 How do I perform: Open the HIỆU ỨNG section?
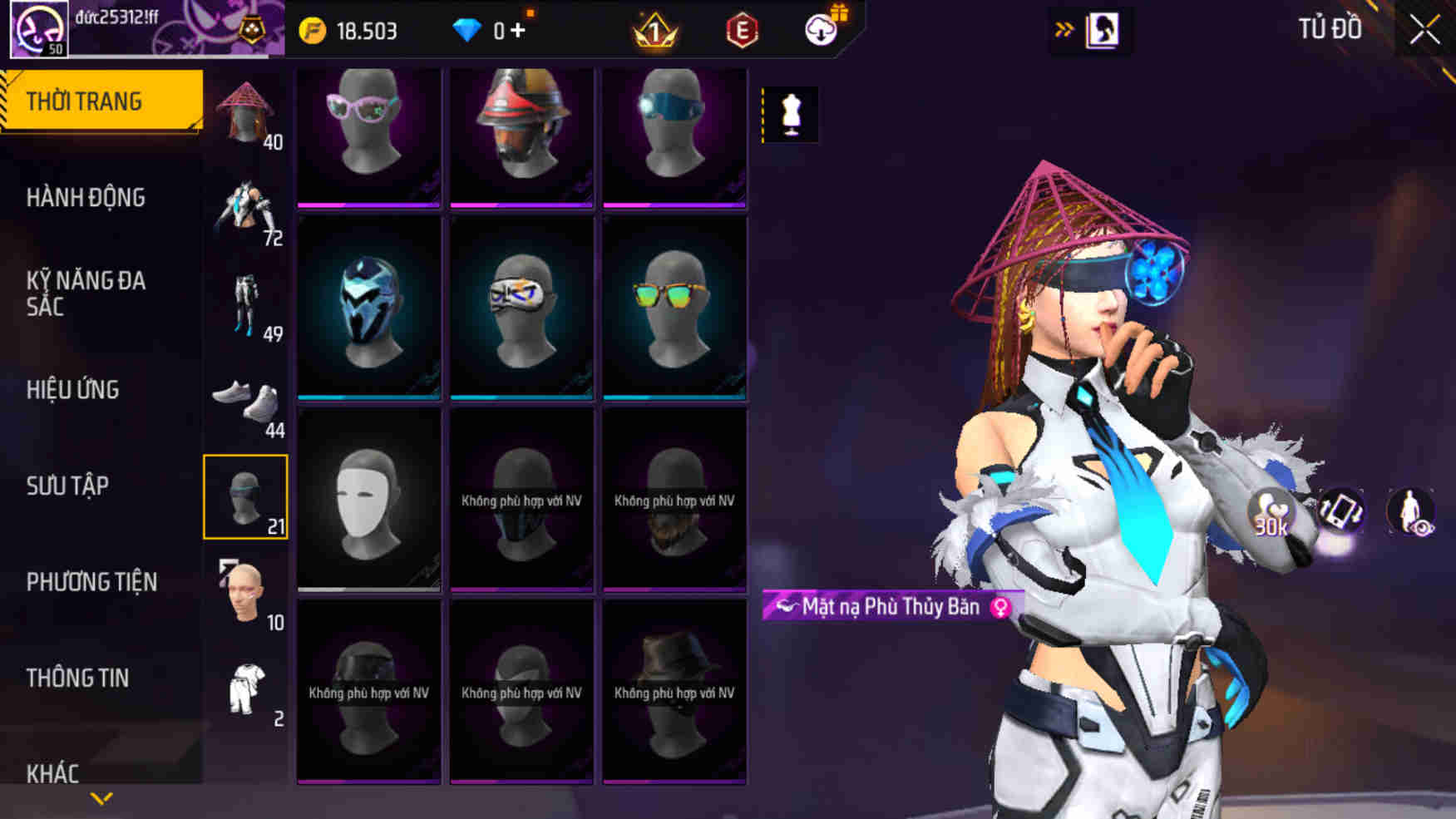click(73, 389)
